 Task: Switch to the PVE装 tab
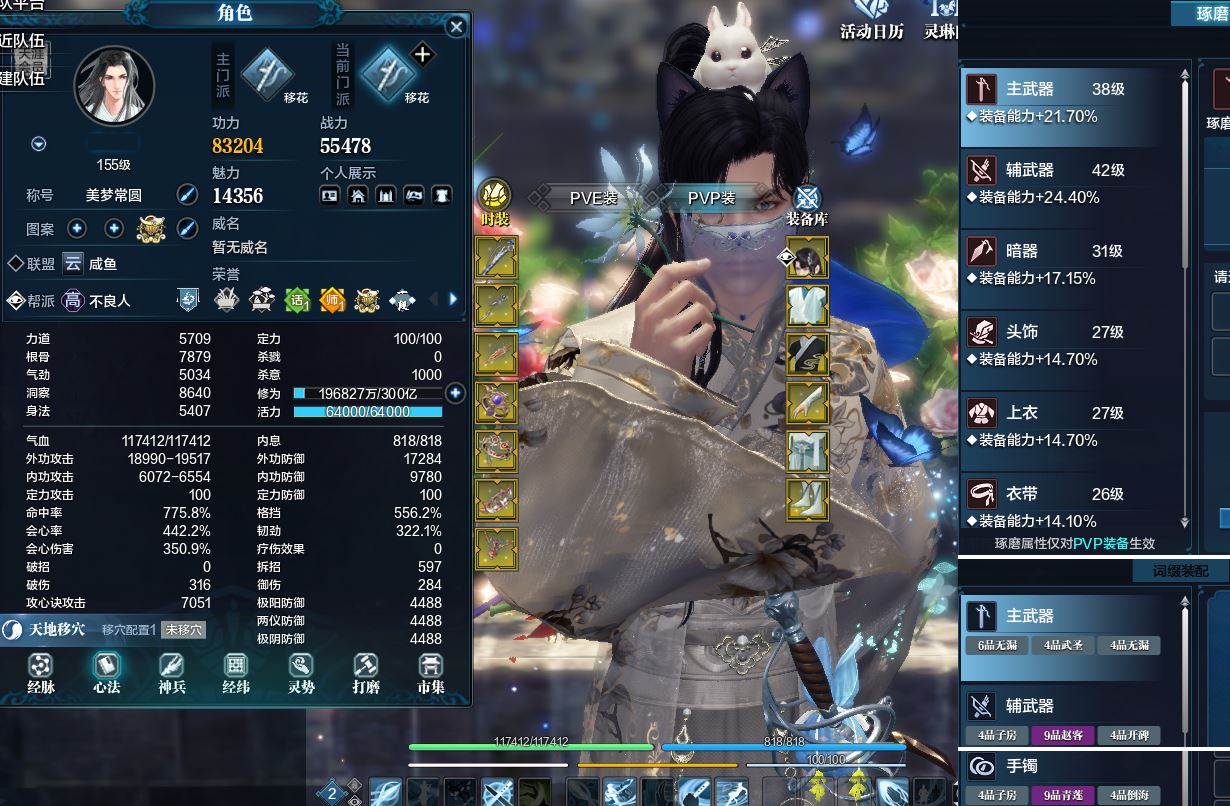click(594, 198)
